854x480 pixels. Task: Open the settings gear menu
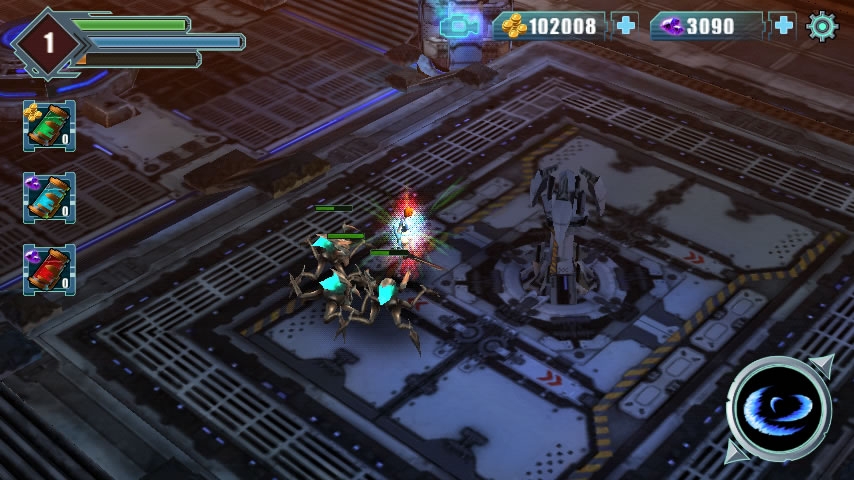tap(822, 26)
